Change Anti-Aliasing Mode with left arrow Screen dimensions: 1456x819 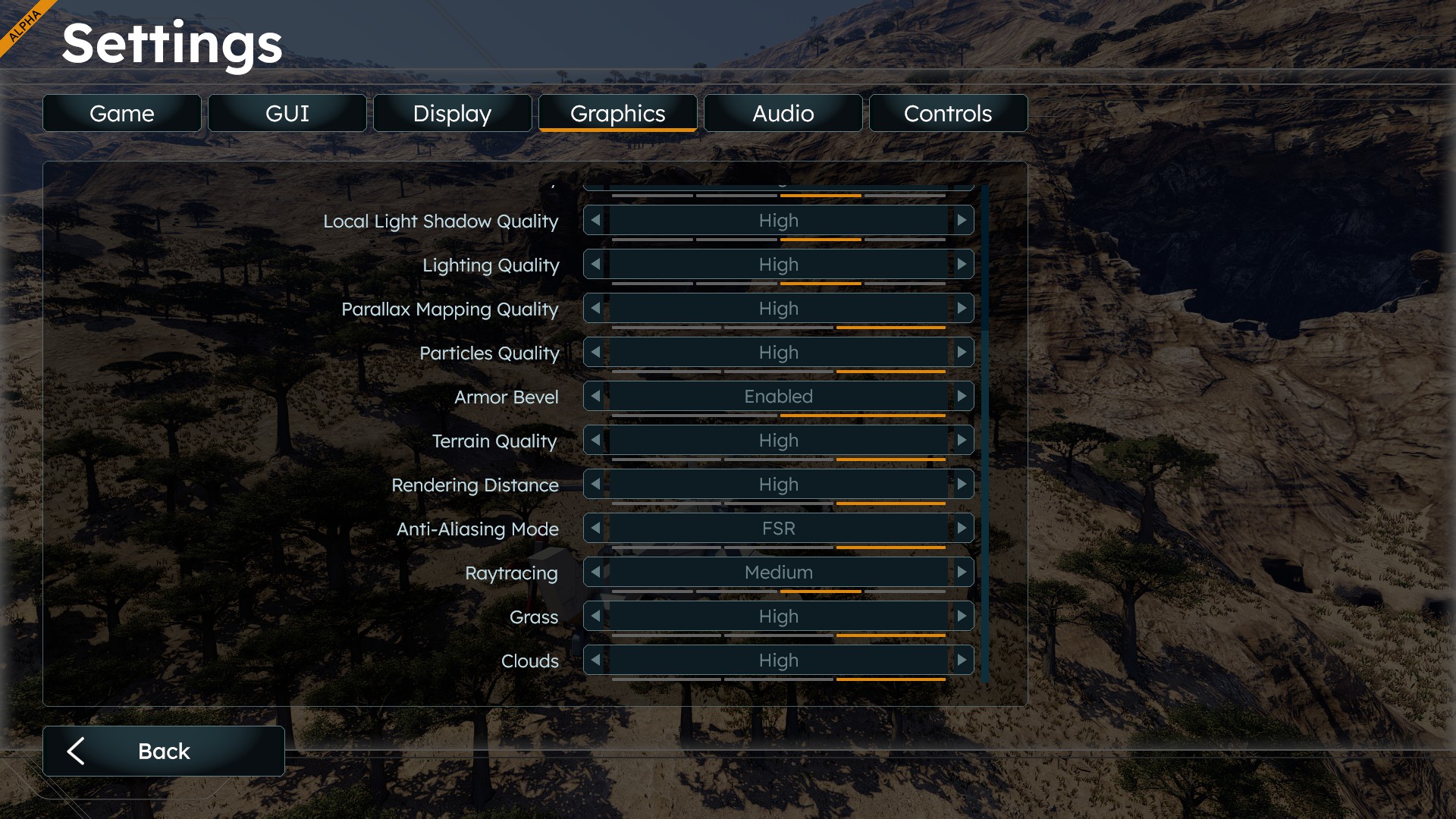coord(596,529)
